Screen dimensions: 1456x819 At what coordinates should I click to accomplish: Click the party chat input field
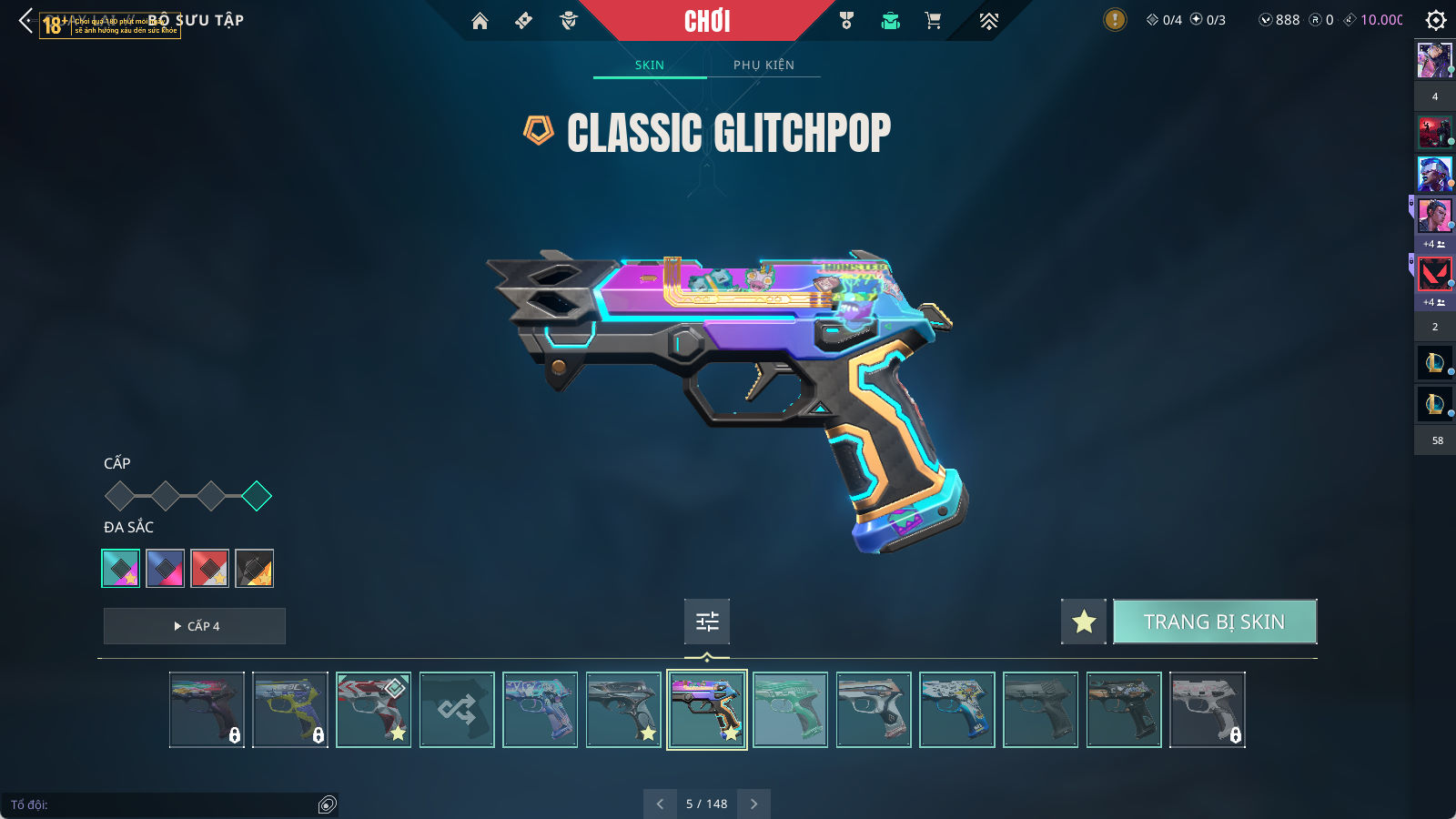point(159,804)
